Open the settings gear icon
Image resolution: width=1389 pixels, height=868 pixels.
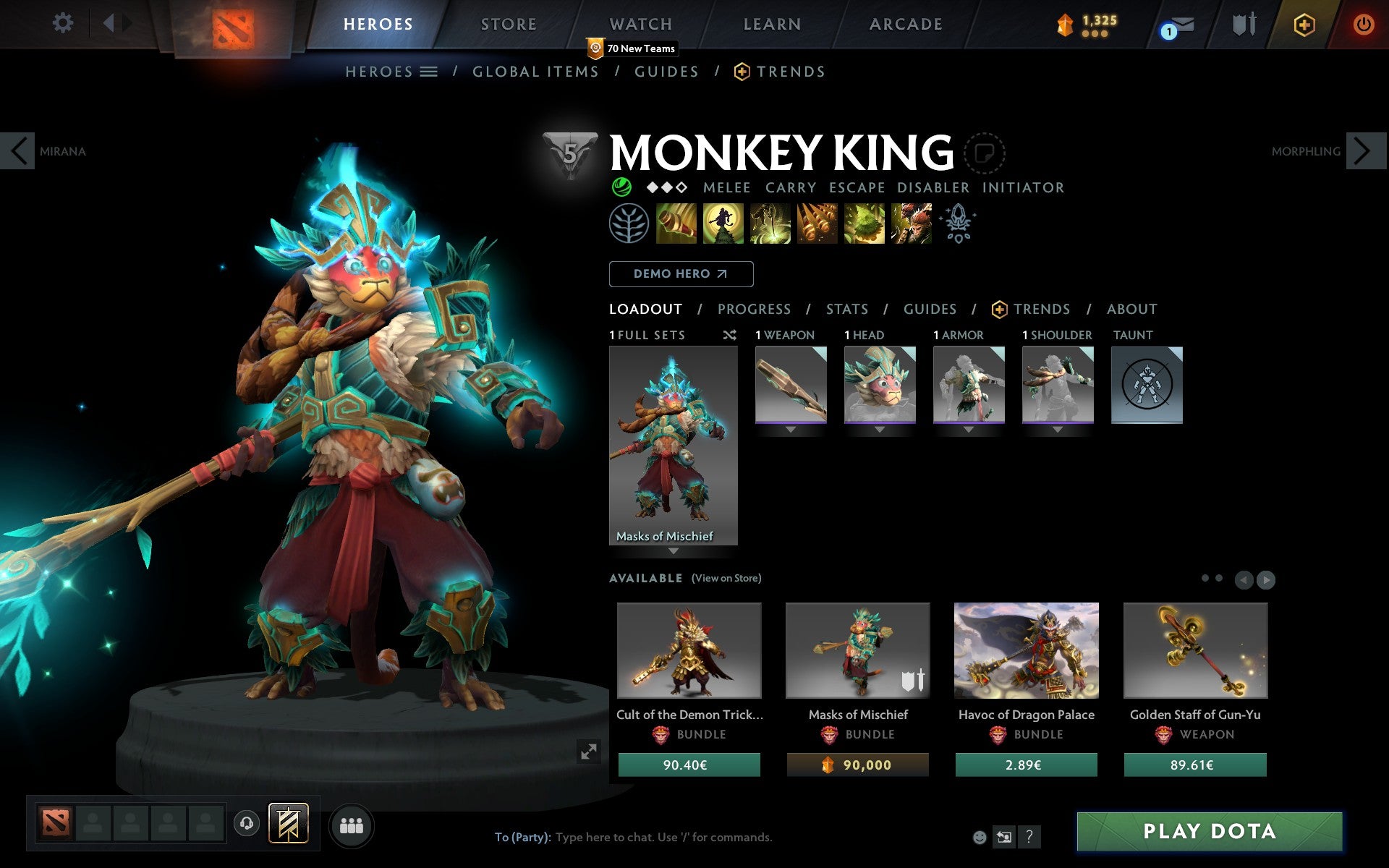point(64,23)
